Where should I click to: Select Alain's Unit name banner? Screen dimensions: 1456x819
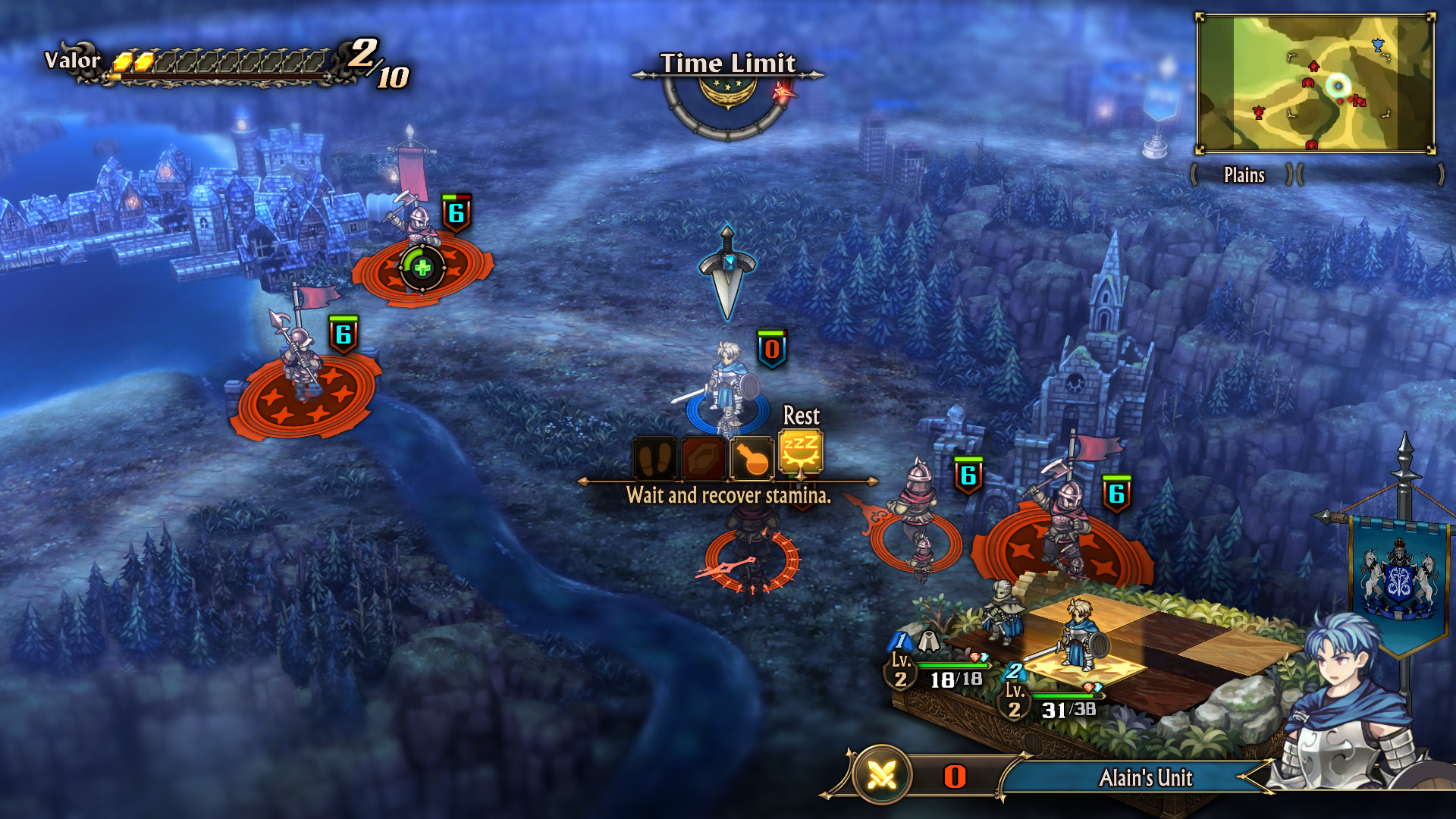coord(1145,778)
